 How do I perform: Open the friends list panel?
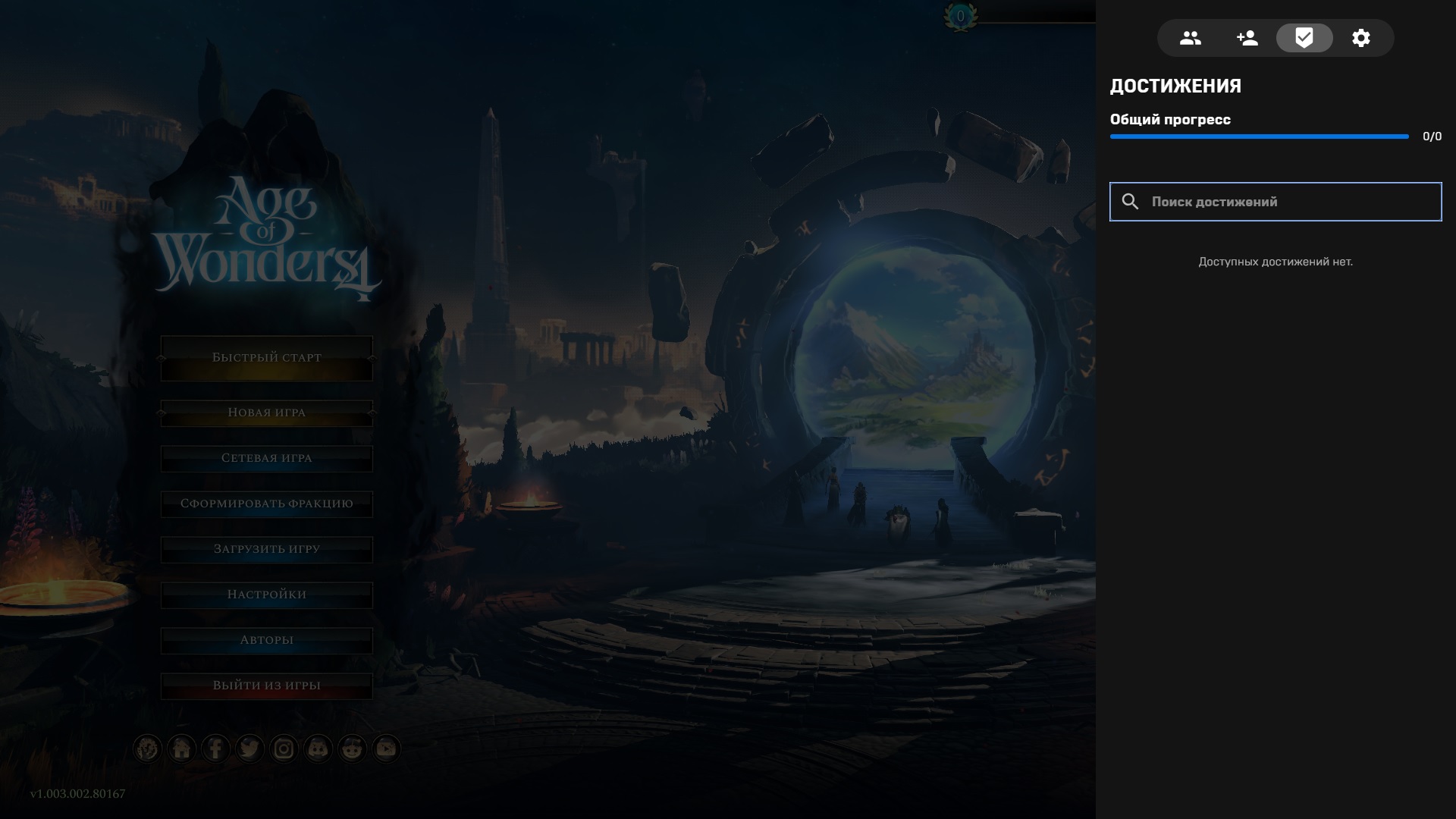(1190, 37)
